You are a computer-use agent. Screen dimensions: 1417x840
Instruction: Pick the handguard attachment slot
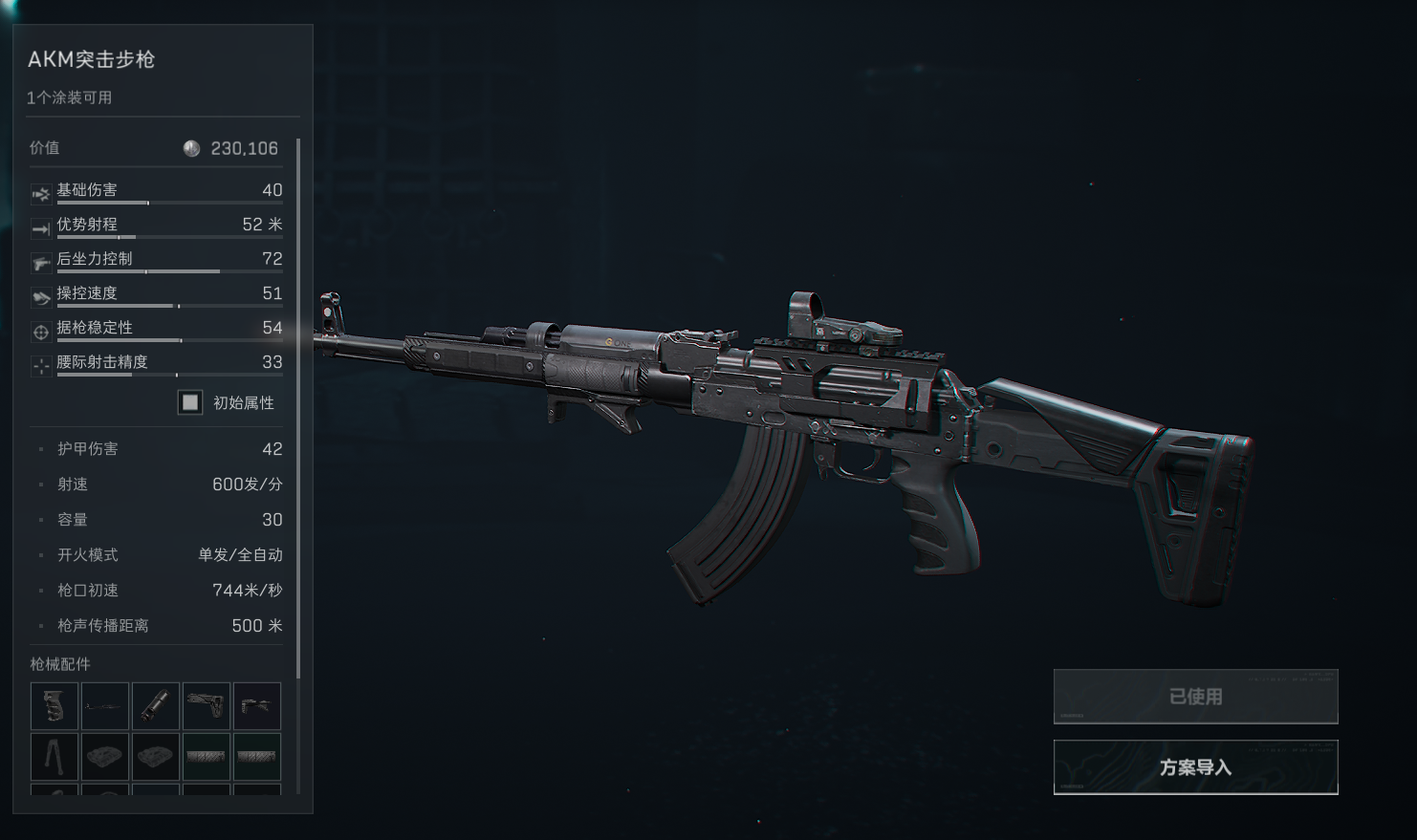[x=257, y=706]
